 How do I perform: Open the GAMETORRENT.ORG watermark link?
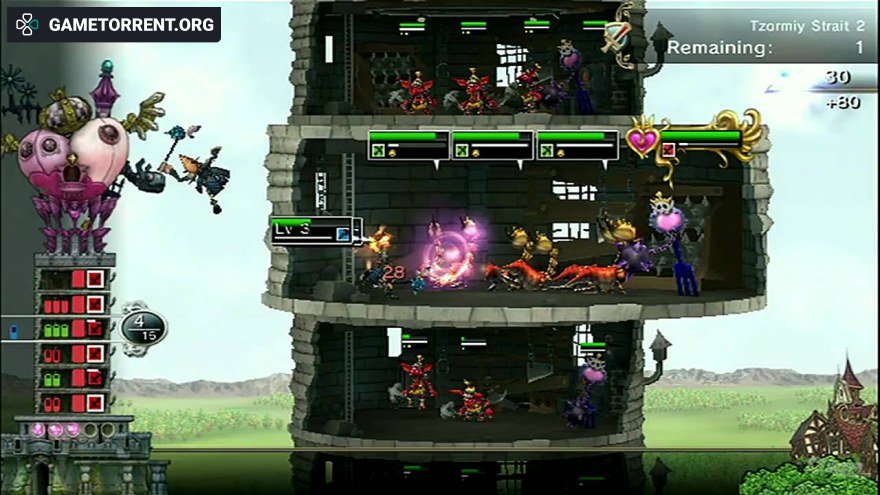coord(114,24)
